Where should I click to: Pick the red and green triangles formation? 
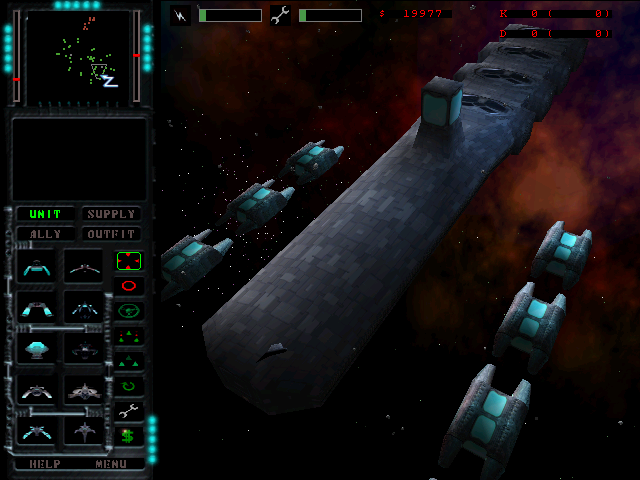click(129, 336)
